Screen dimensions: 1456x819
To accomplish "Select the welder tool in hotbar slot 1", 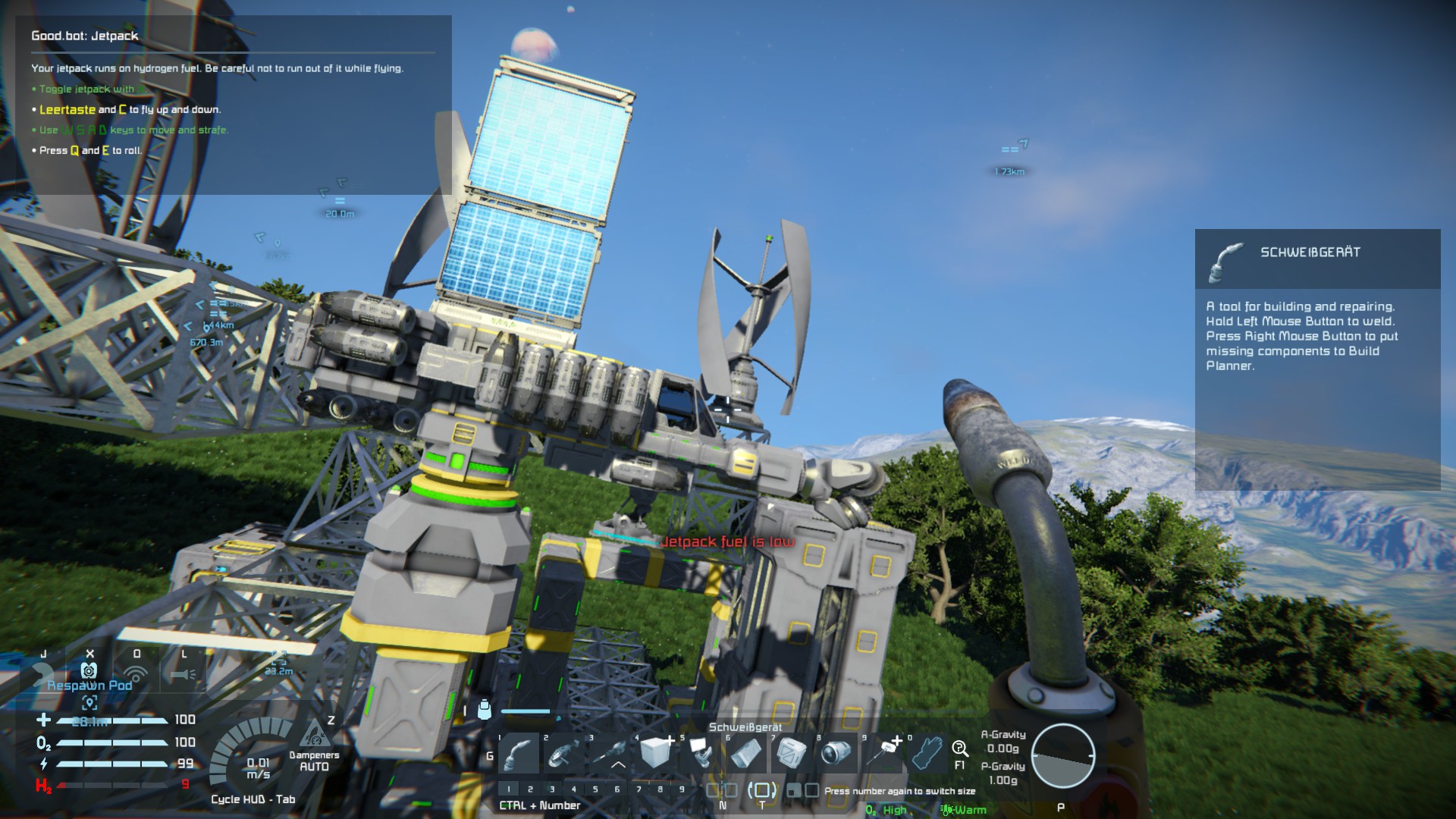I will [519, 753].
